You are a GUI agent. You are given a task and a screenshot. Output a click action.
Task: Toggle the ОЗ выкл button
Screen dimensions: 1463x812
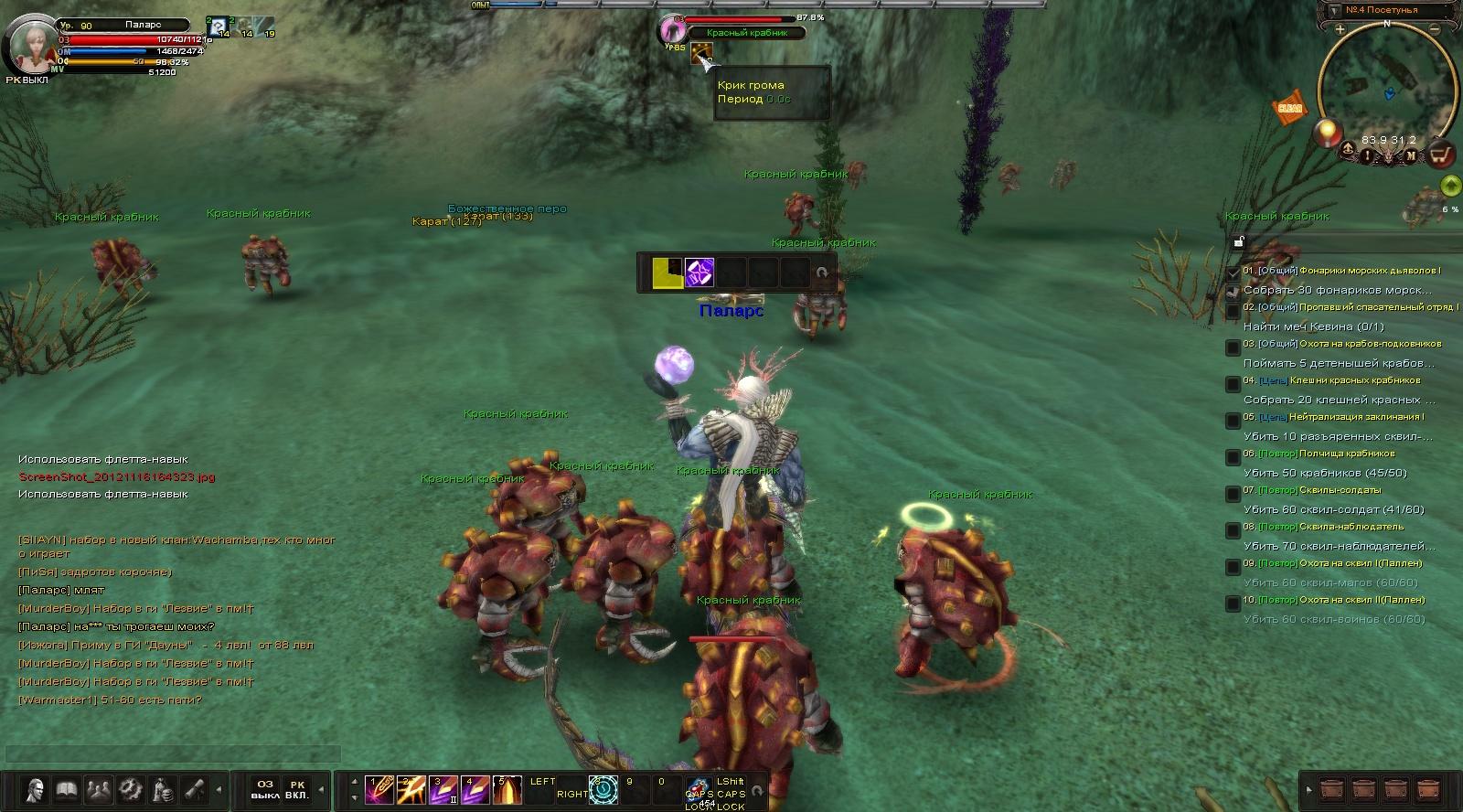pyautogui.click(x=265, y=789)
